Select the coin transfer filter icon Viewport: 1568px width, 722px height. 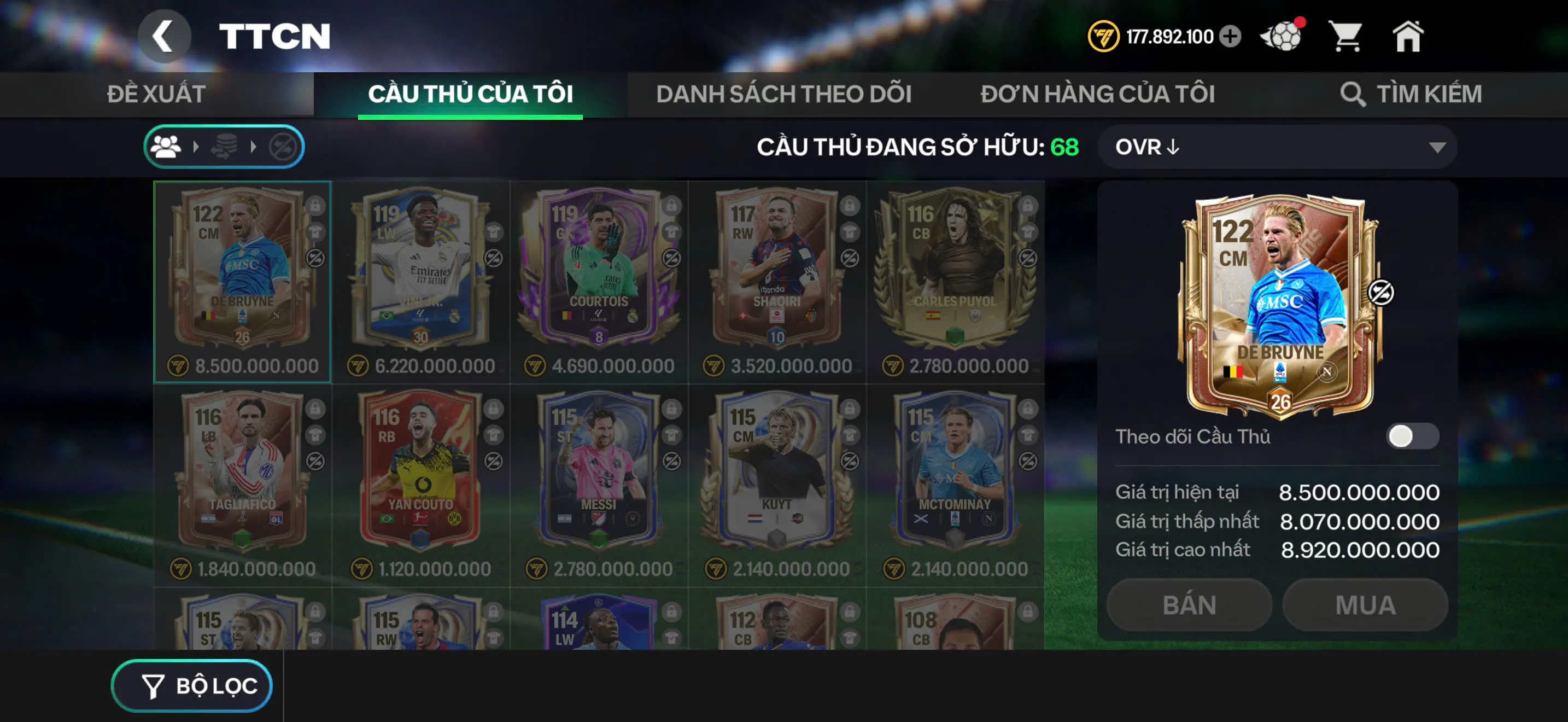(x=224, y=146)
